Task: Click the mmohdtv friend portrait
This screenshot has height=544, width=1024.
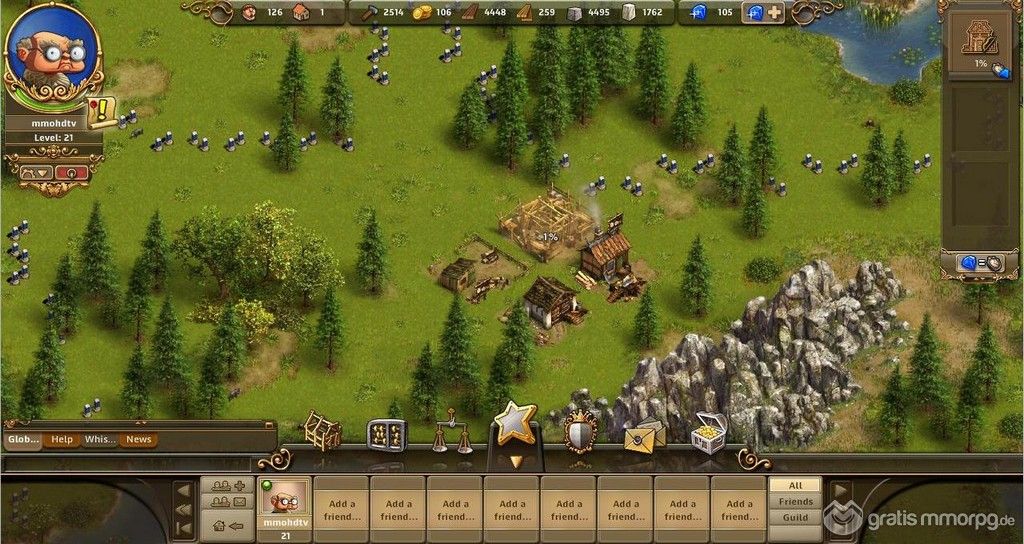Action: pyautogui.click(x=283, y=499)
